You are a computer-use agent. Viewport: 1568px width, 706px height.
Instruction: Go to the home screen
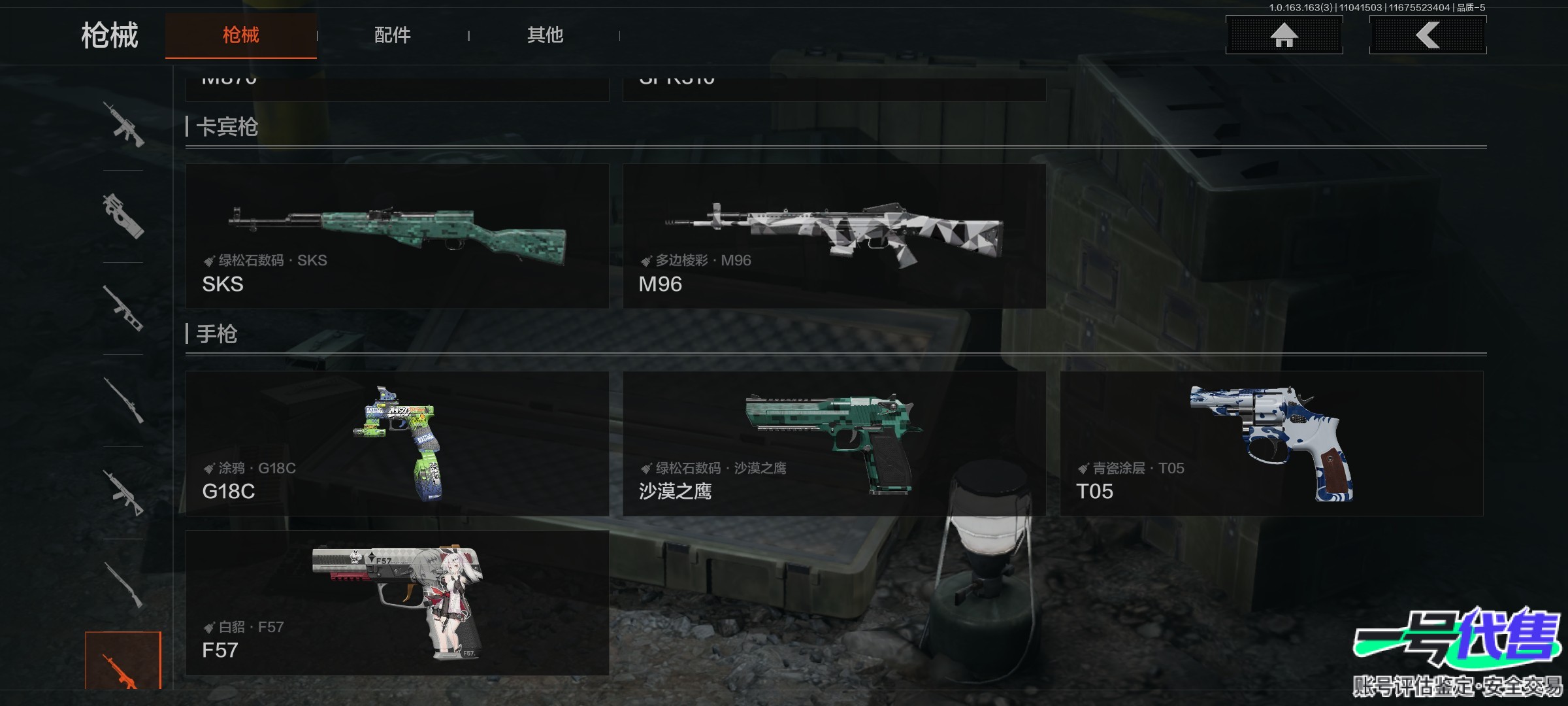coord(1284,35)
